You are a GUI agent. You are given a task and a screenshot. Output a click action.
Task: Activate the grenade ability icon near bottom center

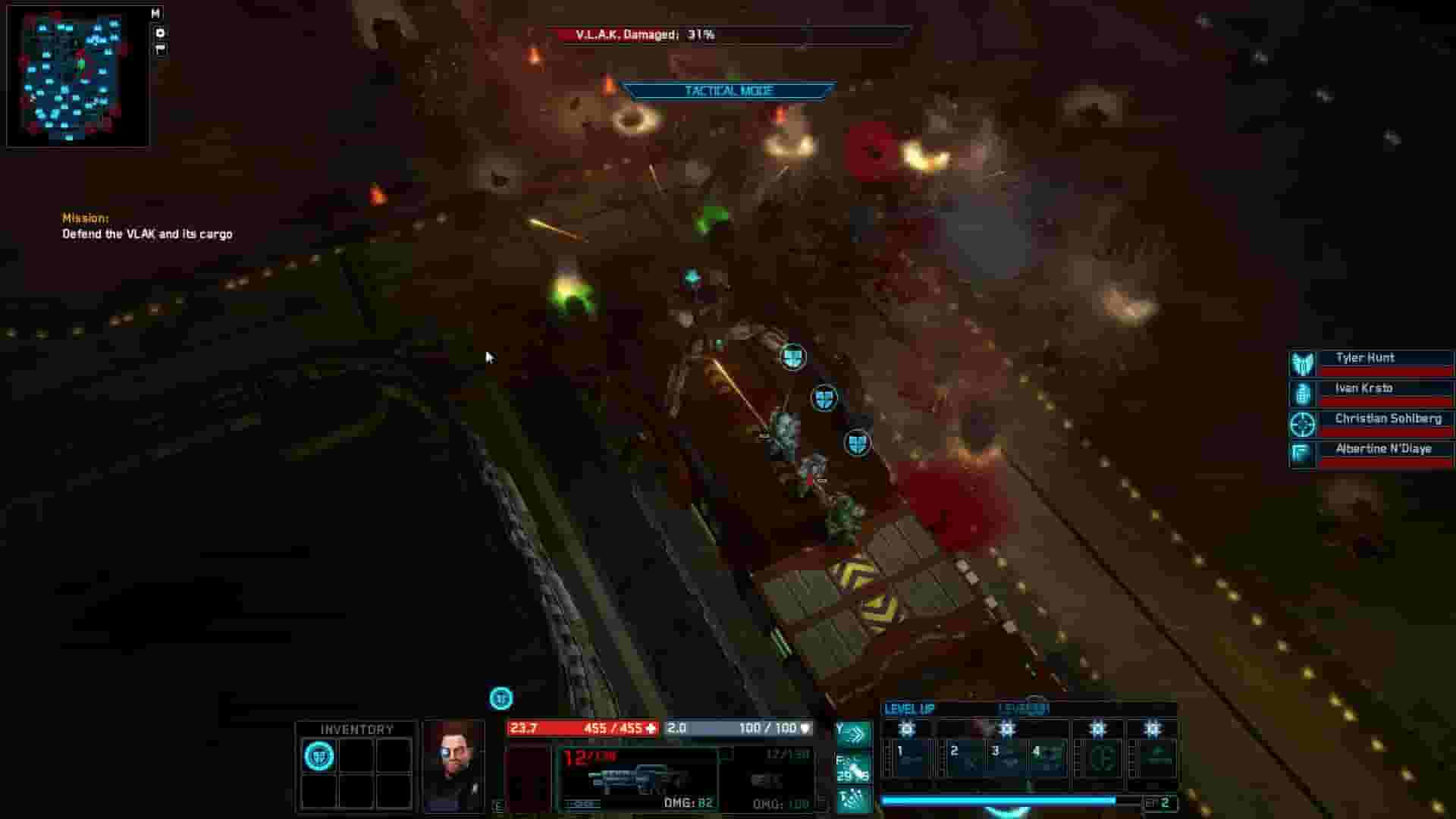tap(855, 798)
